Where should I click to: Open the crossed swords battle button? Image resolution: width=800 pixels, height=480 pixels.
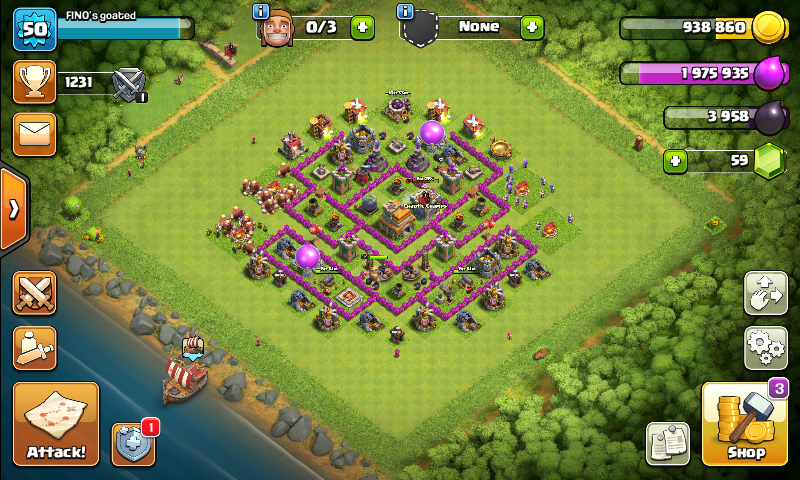(x=34, y=295)
